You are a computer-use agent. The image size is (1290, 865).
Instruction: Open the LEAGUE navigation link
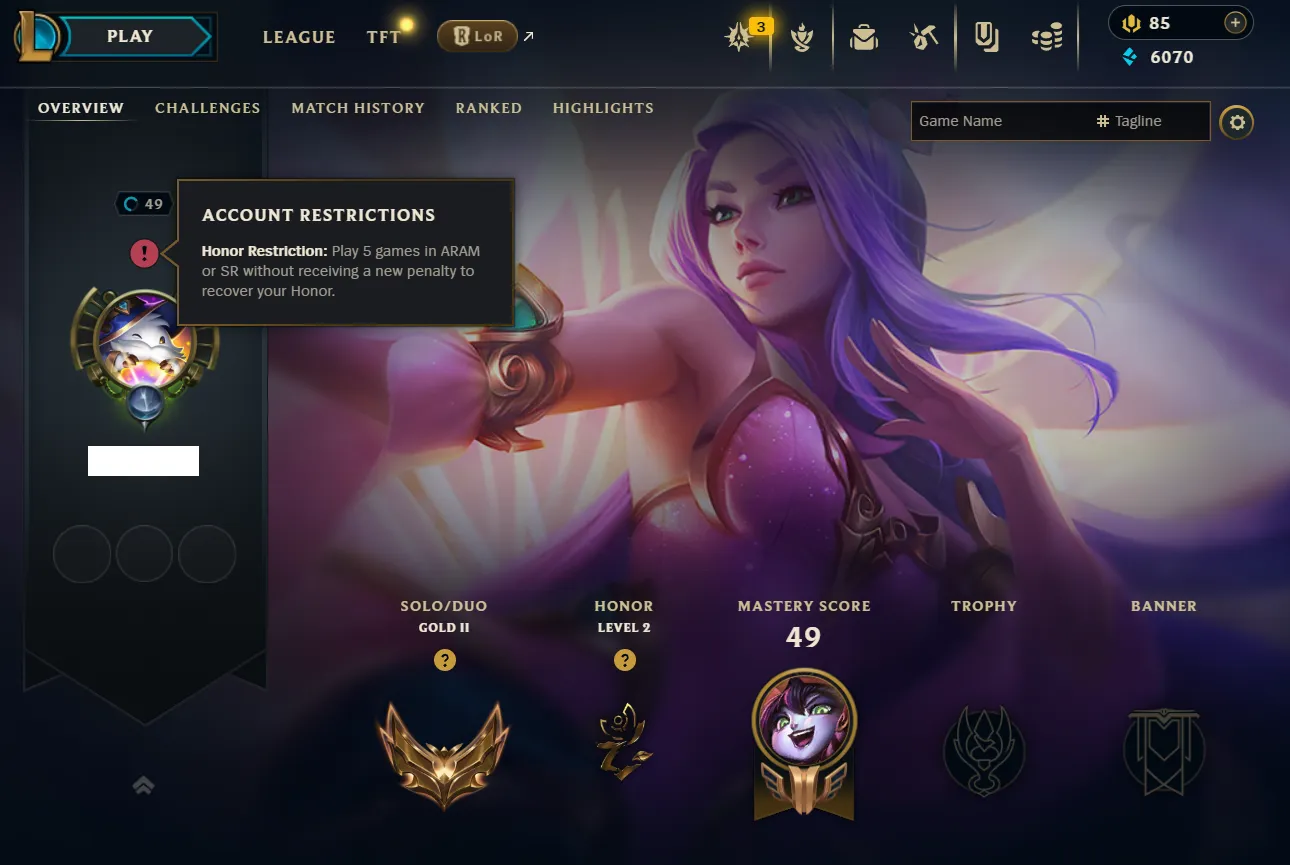[x=299, y=37]
